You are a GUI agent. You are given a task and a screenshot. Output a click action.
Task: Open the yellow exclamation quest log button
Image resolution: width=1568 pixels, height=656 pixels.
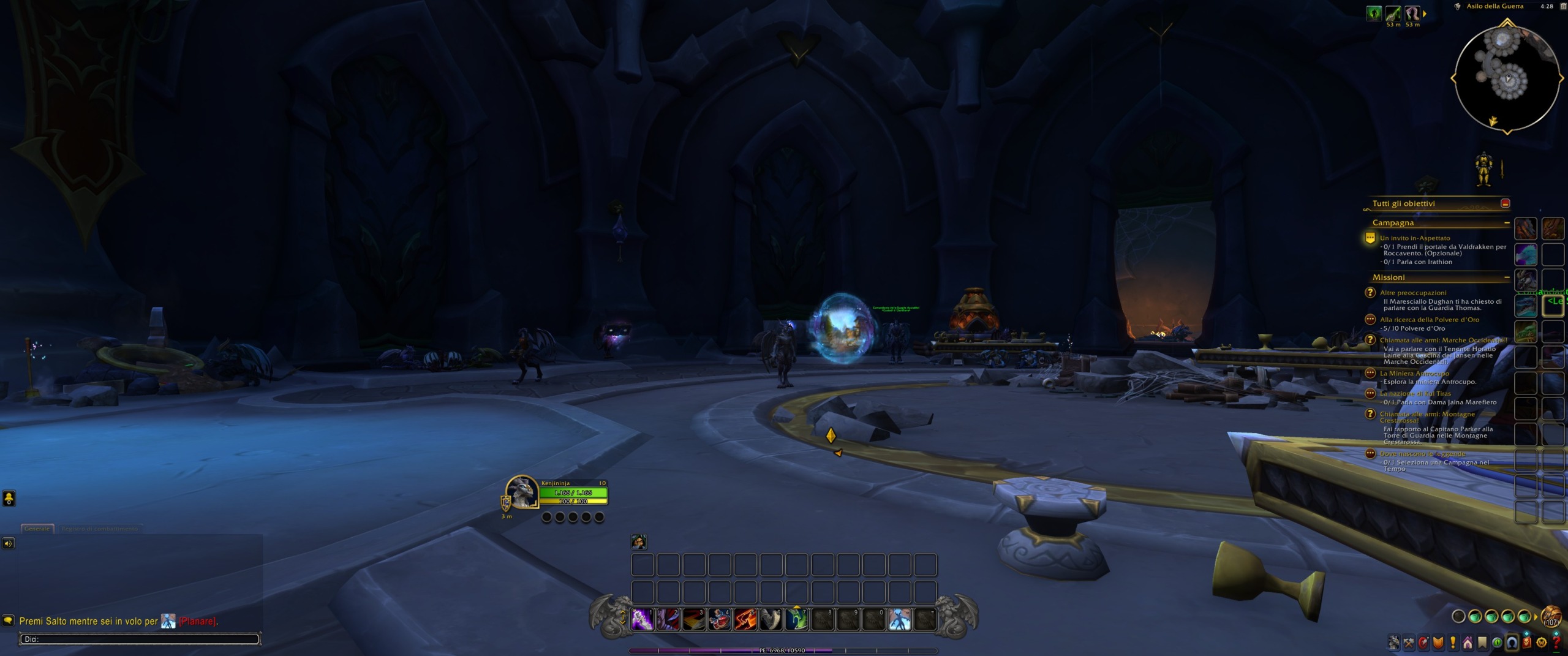pyautogui.click(x=1453, y=643)
